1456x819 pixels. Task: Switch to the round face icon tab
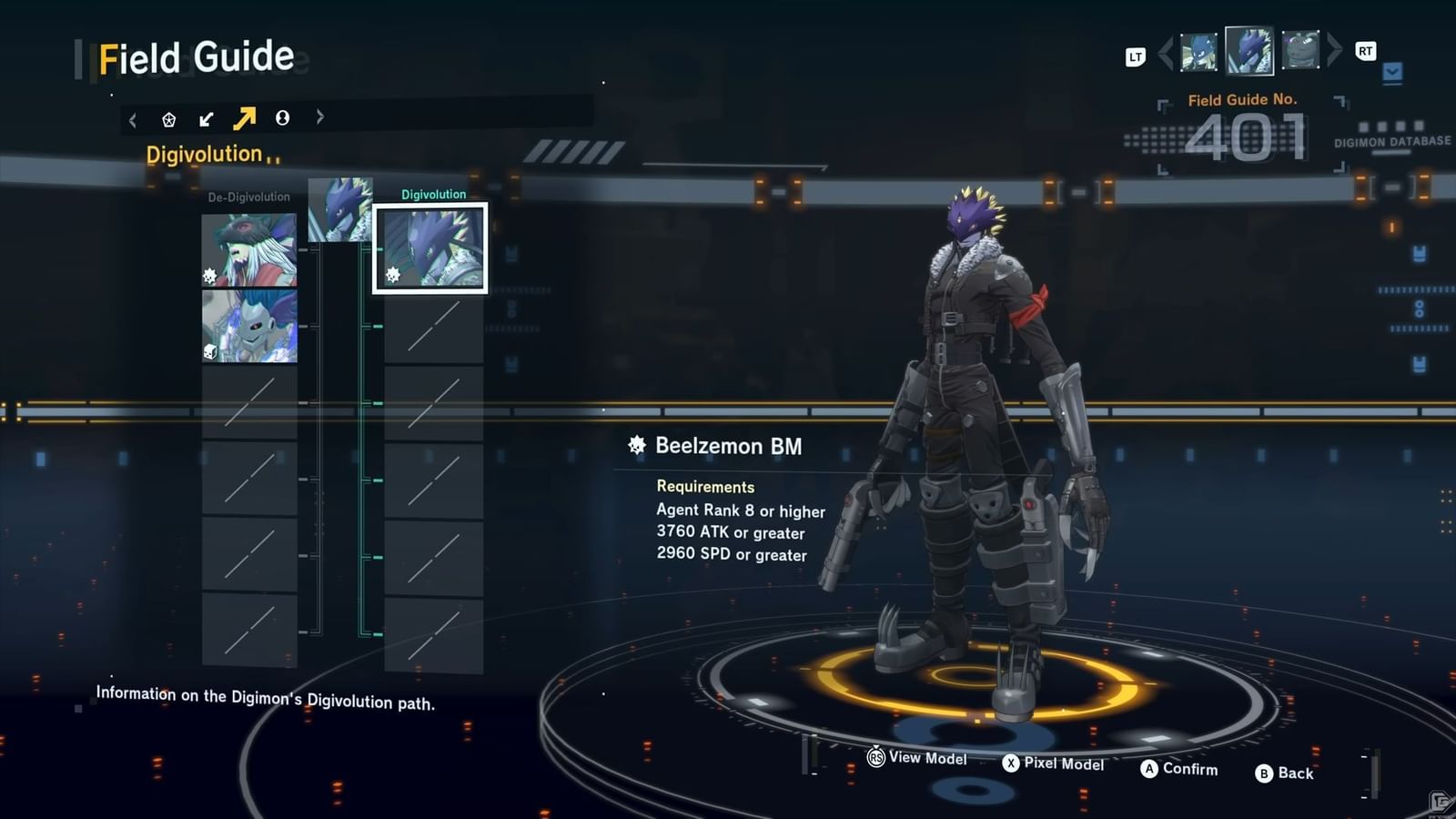pyautogui.click(x=282, y=117)
